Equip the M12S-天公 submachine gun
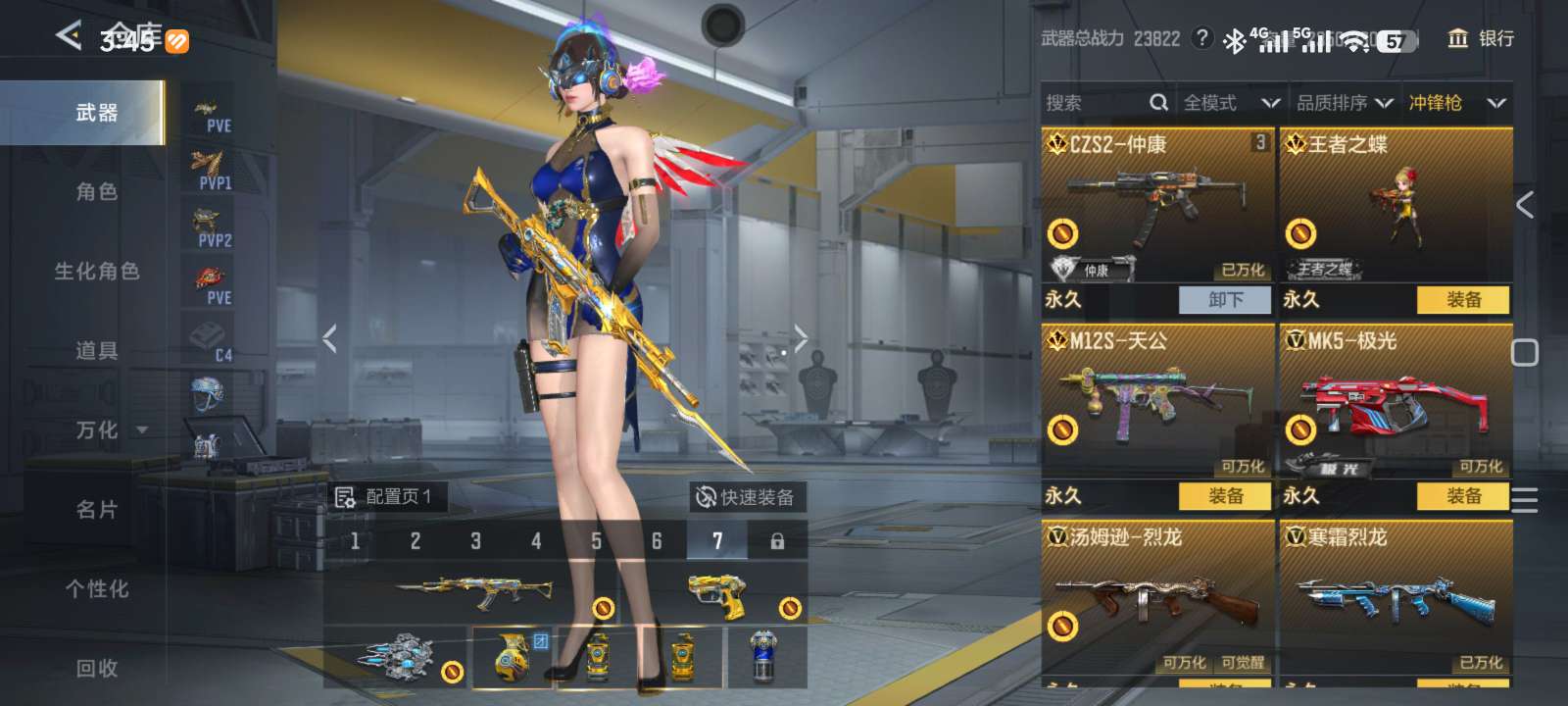1568x706 pixels. [1224, 496]
